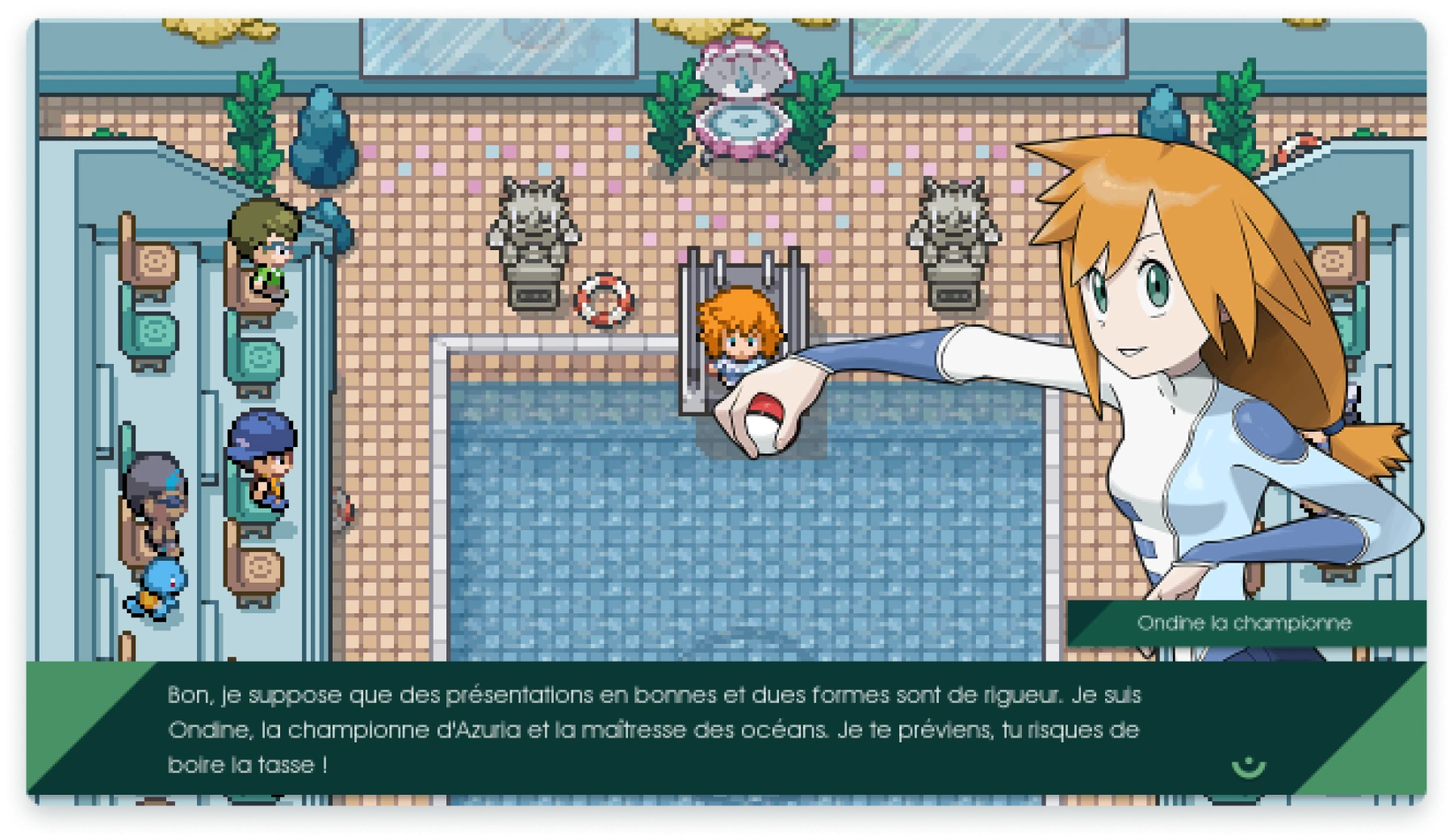
Task: Click the small red buoy item on the tiles
Action: (x=343, y=508)
